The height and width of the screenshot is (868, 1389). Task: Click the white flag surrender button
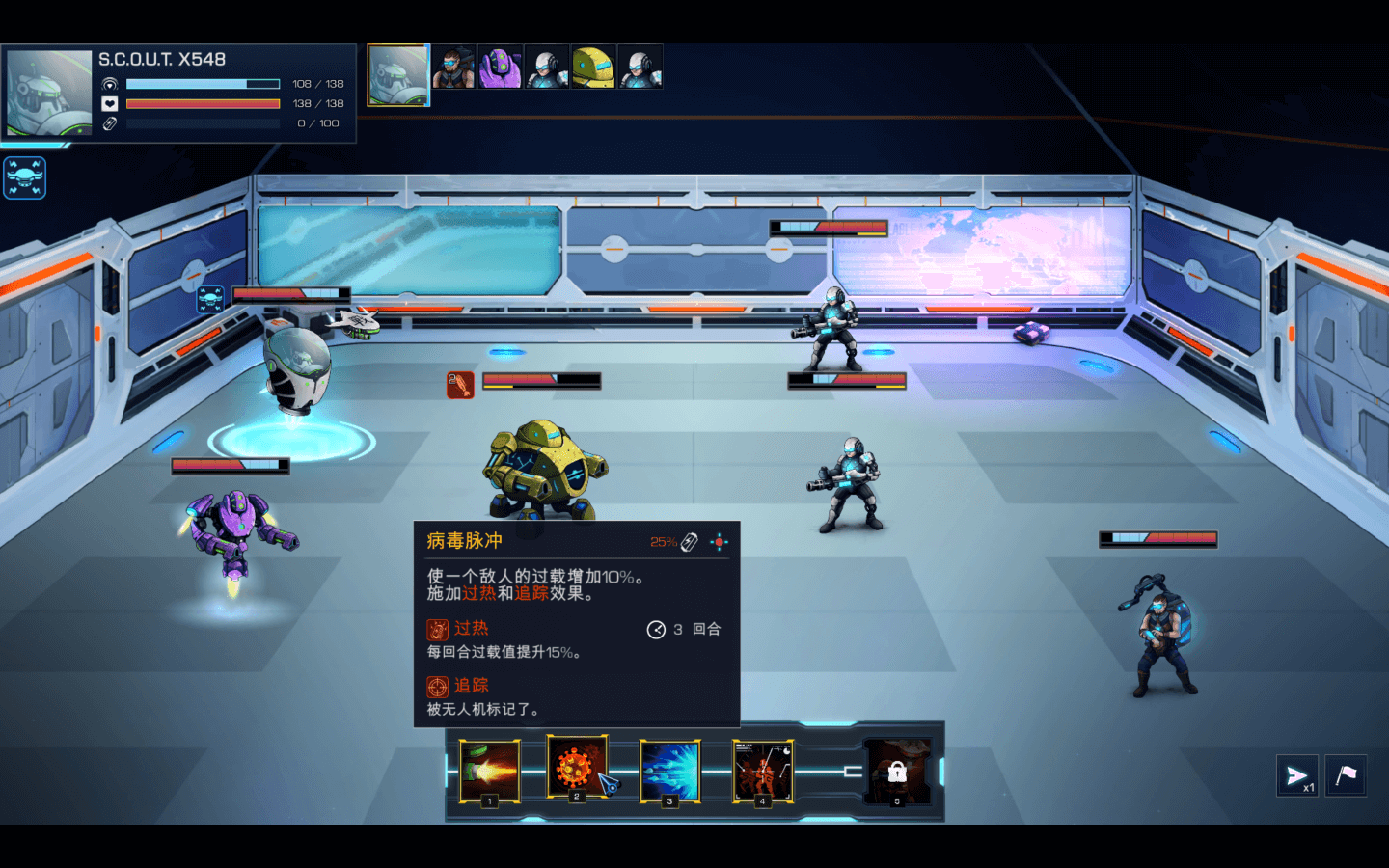1346,774
